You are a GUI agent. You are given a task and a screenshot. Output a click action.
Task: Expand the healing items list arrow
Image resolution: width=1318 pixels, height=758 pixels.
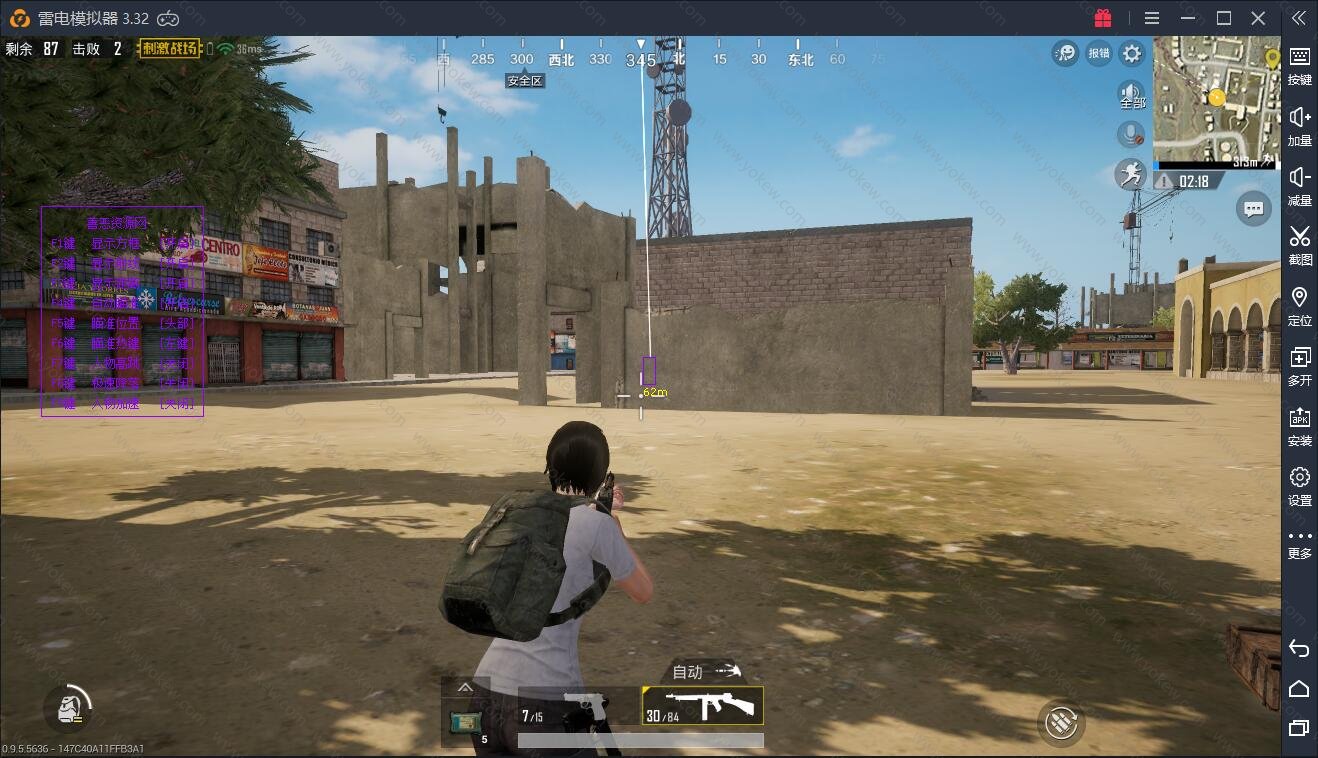(465, 688)
